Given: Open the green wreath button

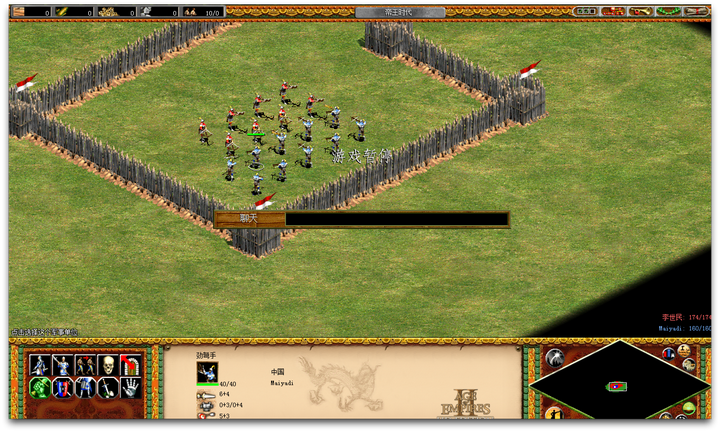Looking at the screenshot, I should tap(668, 11).
